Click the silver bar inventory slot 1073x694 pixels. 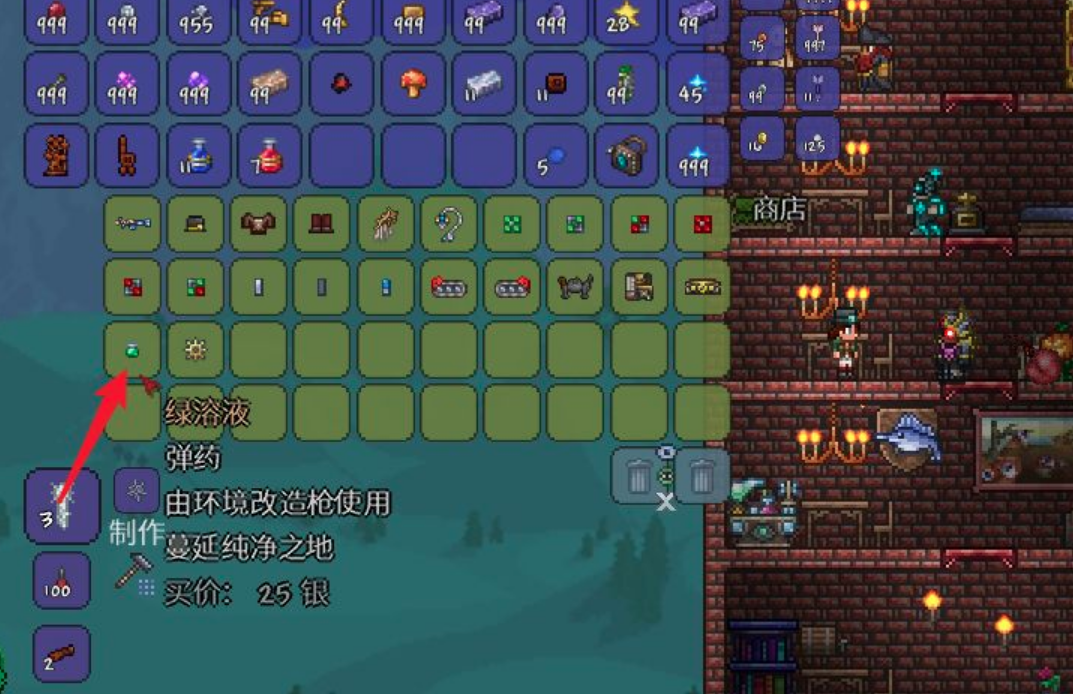pyautogui.click(x=484, y=83)
